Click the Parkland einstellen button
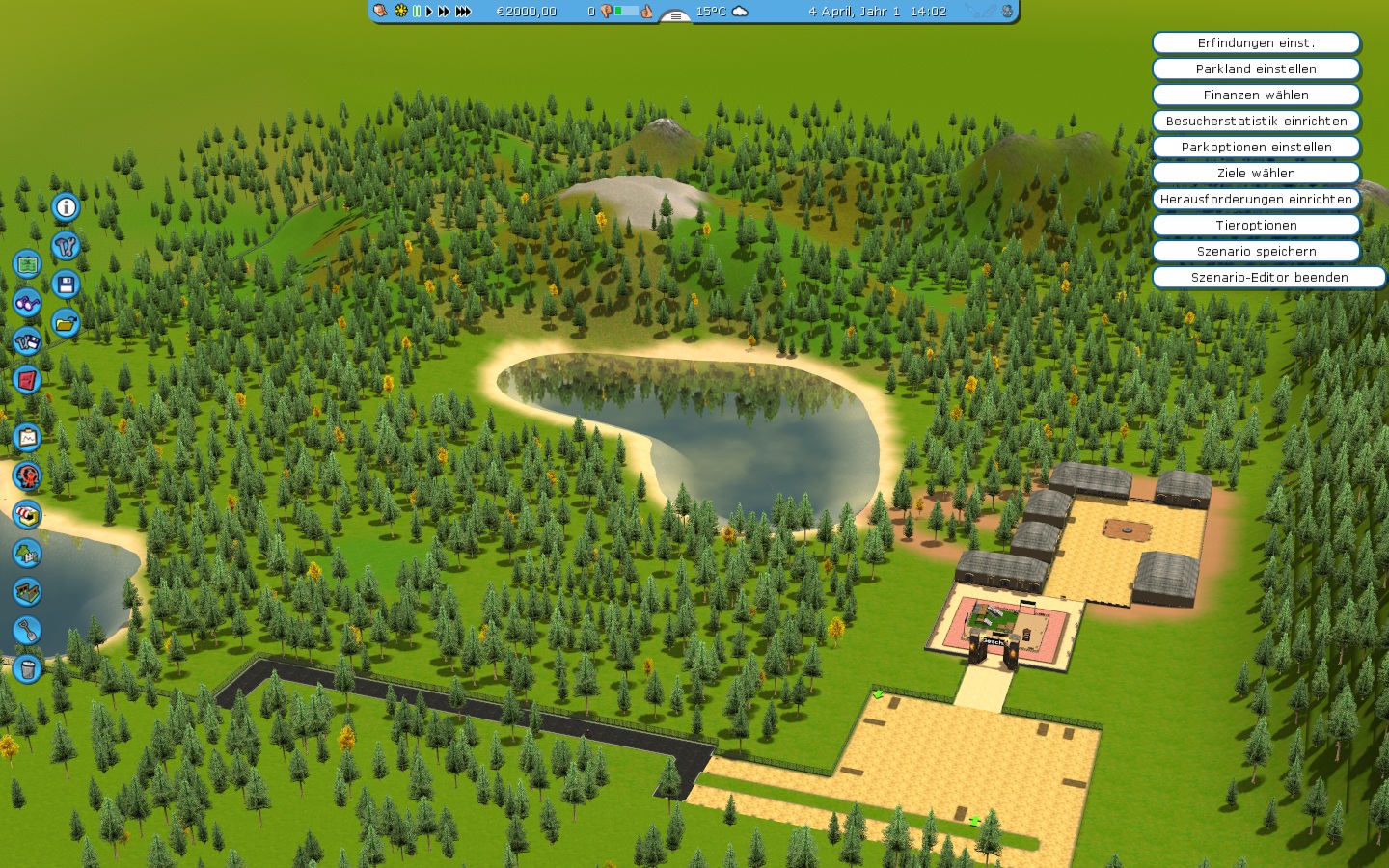1389x868 pixels. click(1256, 69)
